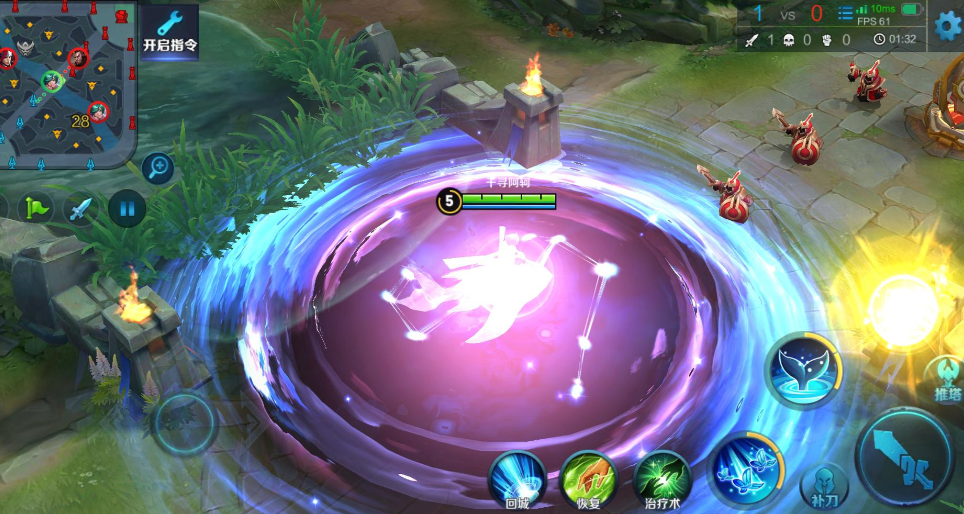The width and height of the screenshot is (964, 514).
Task: Activate the 恢复 restore ability
Action: point(588,478)
